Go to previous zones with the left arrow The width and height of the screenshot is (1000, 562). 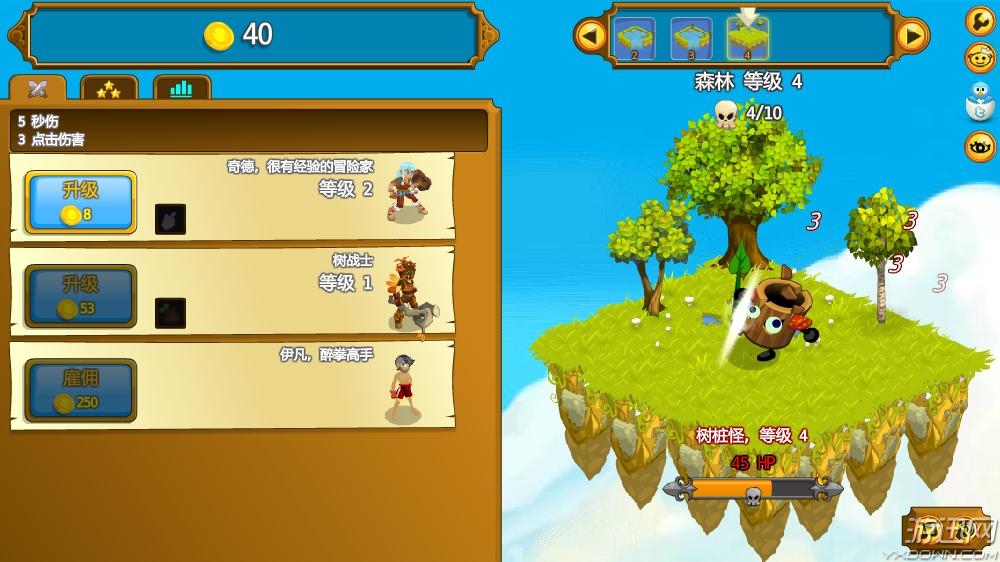[x=591, y=37]
